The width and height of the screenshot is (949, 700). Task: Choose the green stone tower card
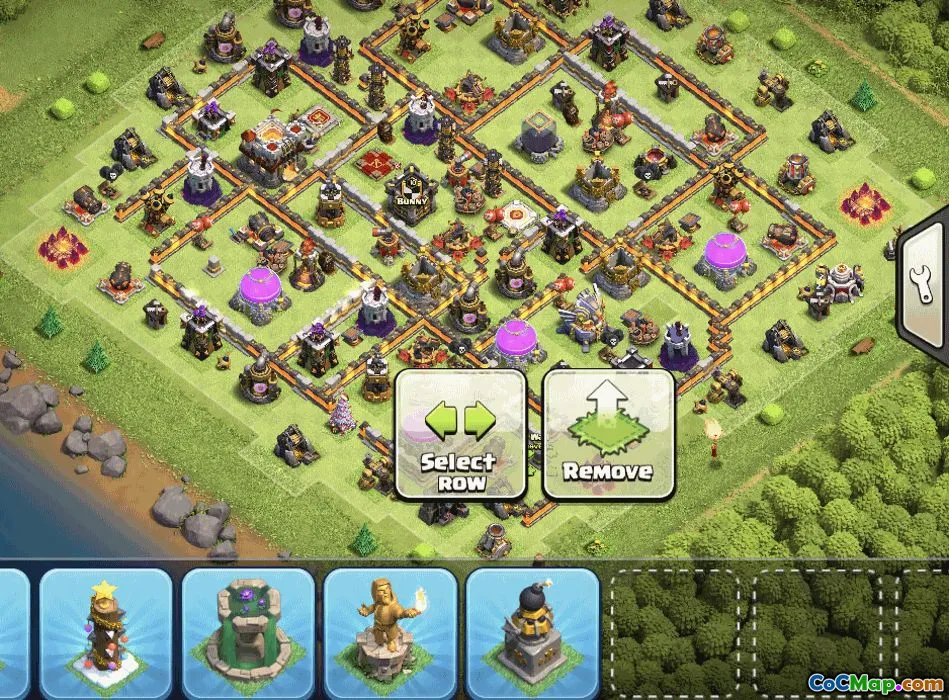[248, 627]
